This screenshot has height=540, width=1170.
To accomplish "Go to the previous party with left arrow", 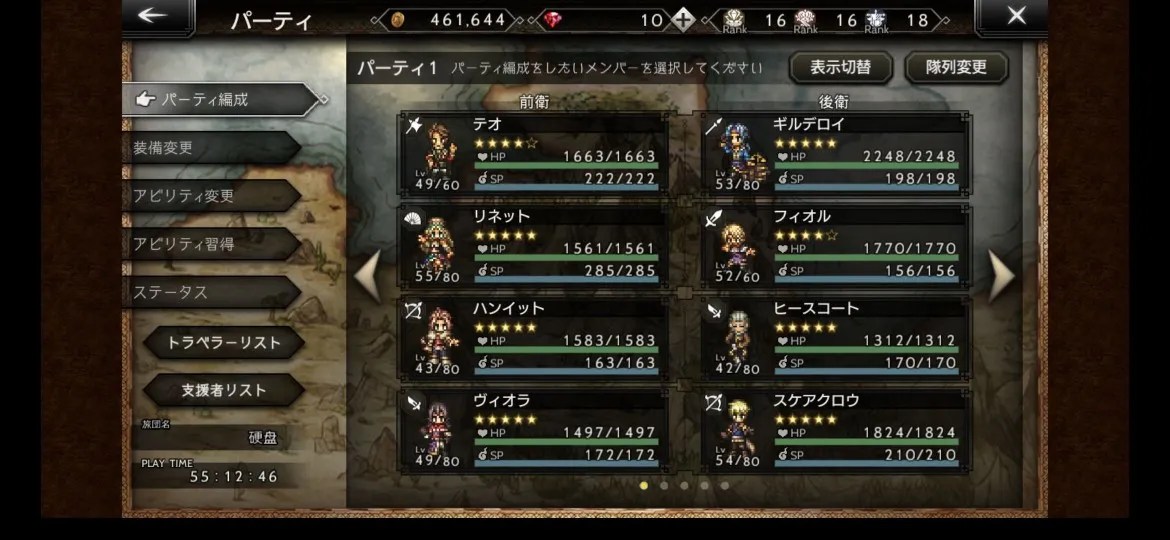I will (368, 274).
